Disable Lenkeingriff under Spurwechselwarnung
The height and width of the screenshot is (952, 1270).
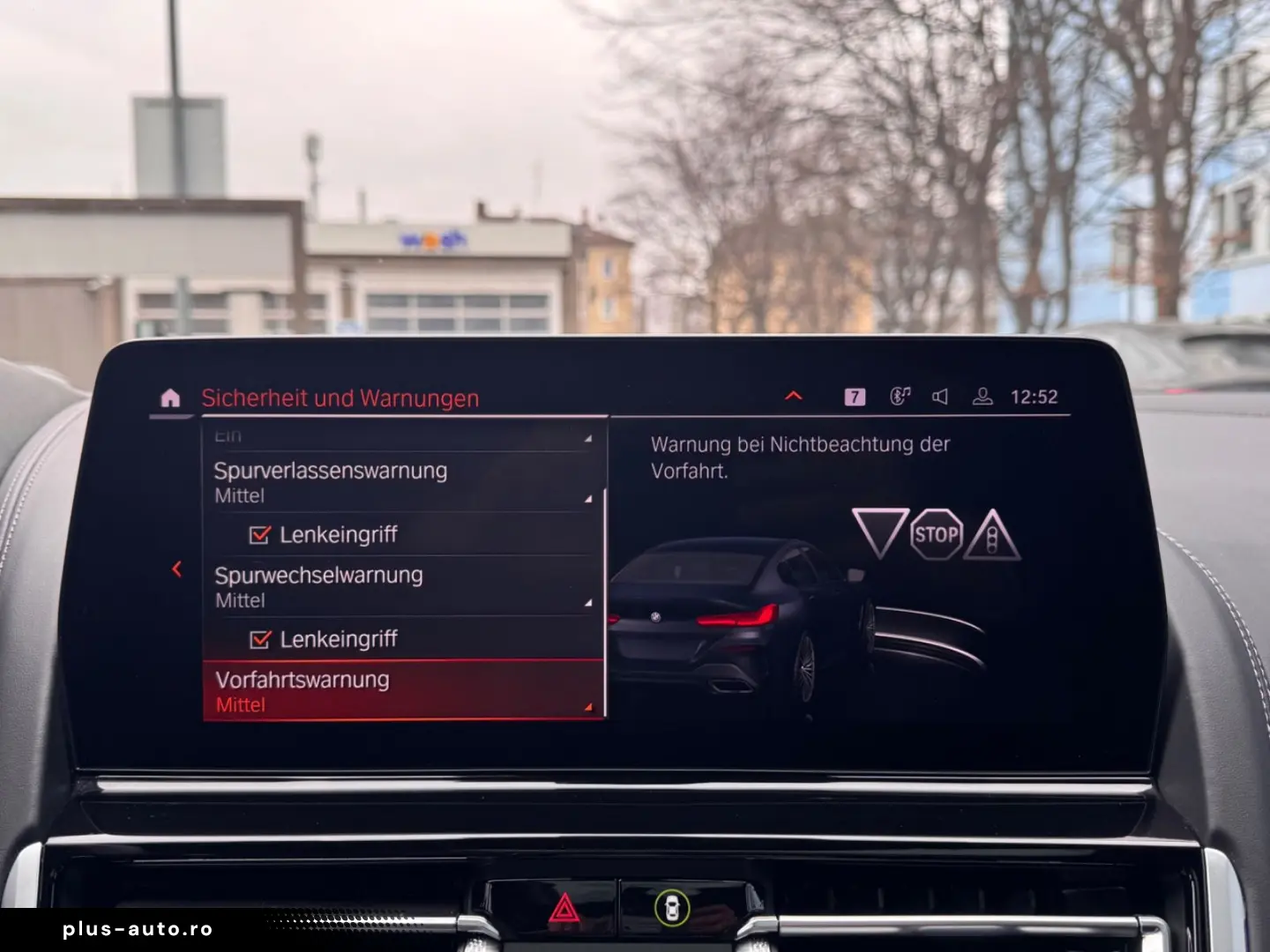click(260, 638)
